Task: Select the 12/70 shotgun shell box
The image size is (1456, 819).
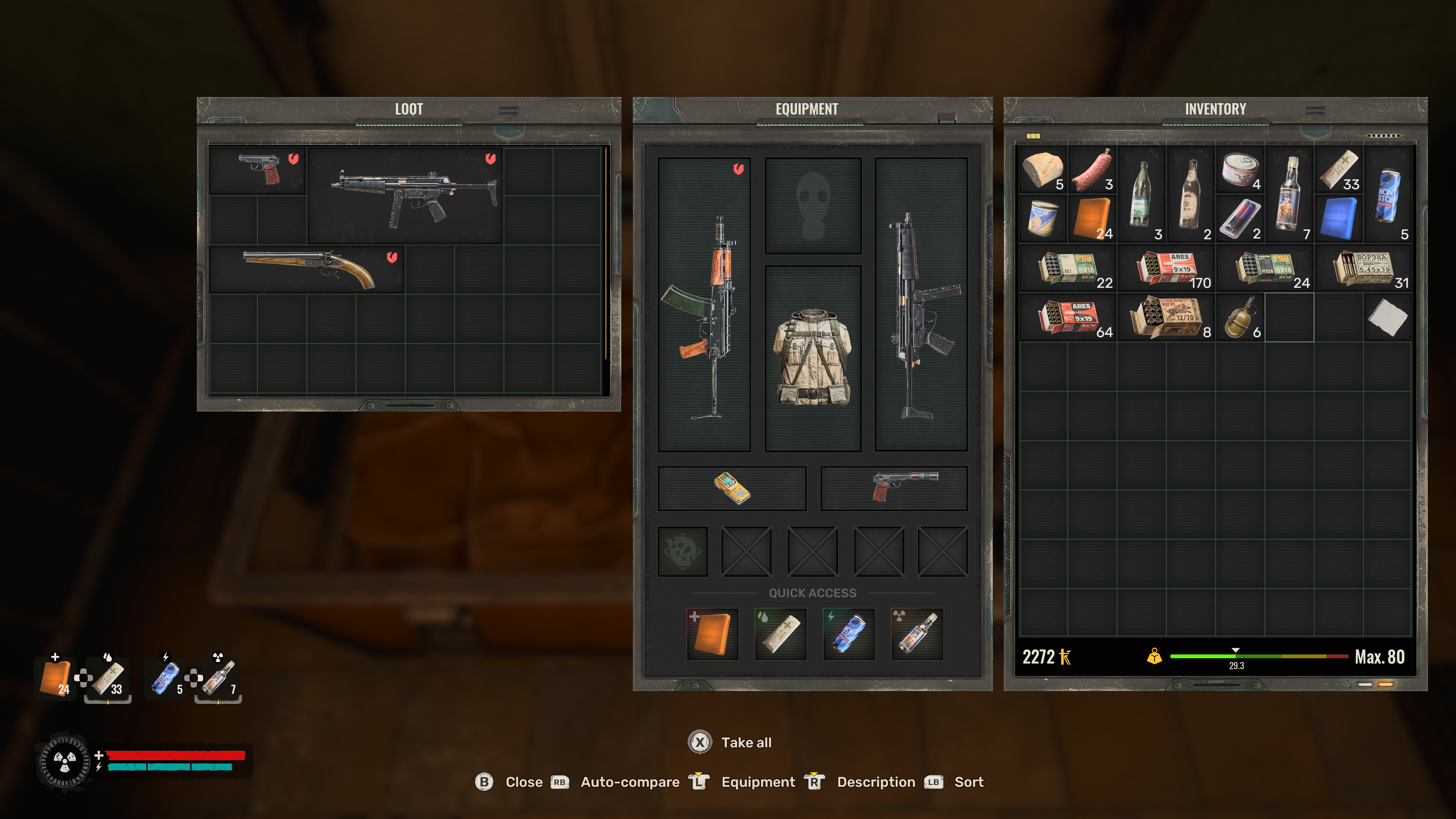Action: (1166, 317)
